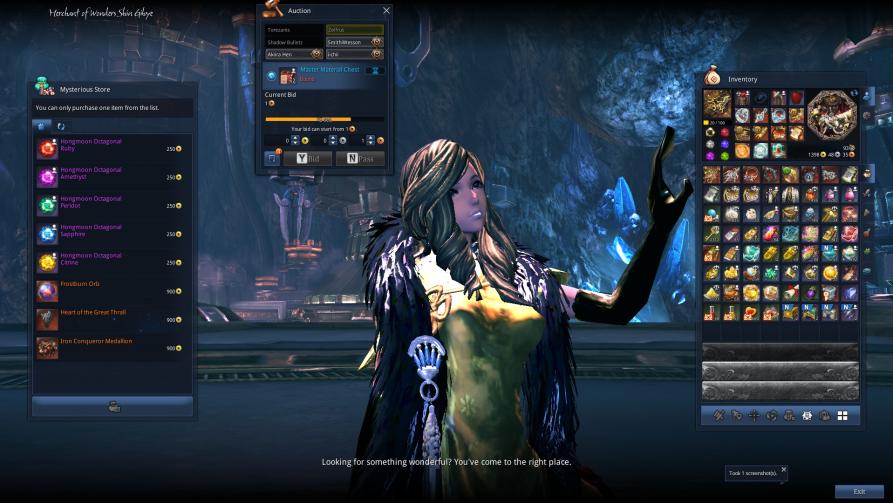Click the Auction window's bottom-left square button
The height and width of the screenshot is (503, 893).
[273, 158]
